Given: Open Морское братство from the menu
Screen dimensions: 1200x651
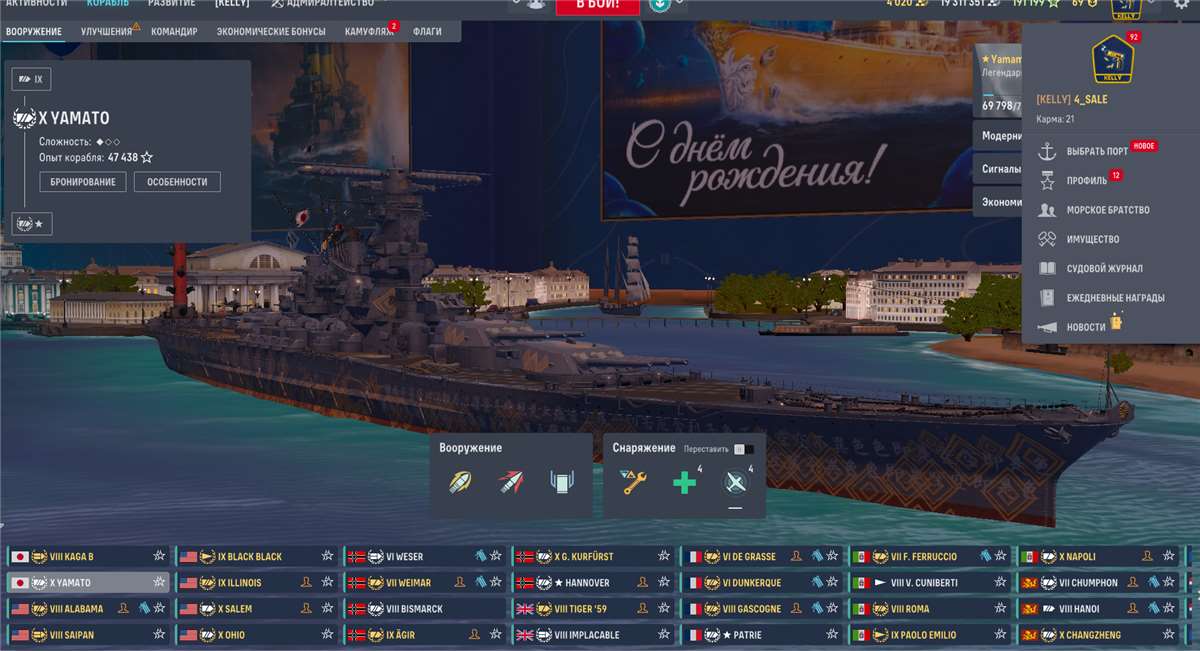Looking at the screenshot, I should point(1093,210).
